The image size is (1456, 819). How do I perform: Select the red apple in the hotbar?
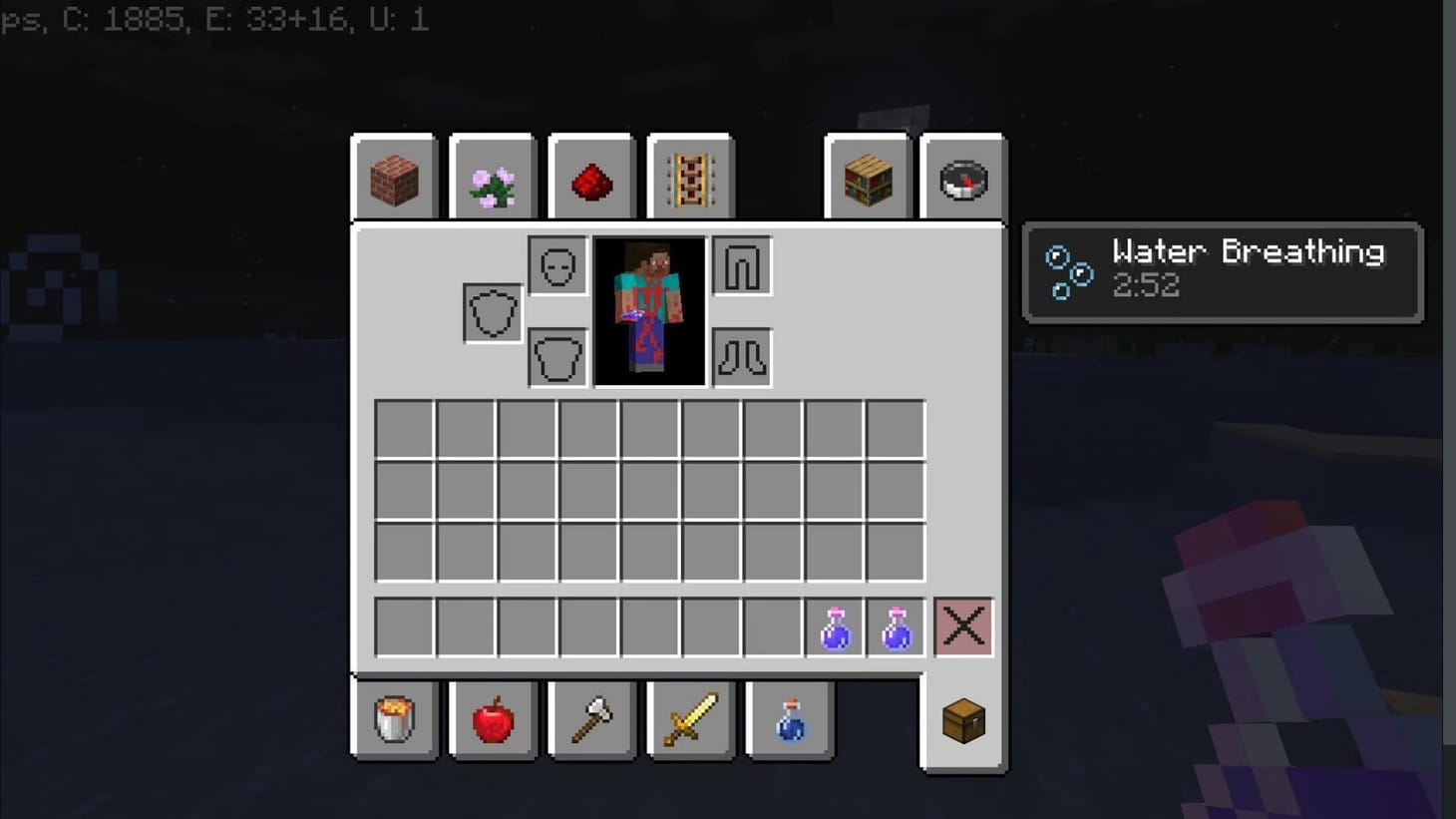[x=492, y=721]
